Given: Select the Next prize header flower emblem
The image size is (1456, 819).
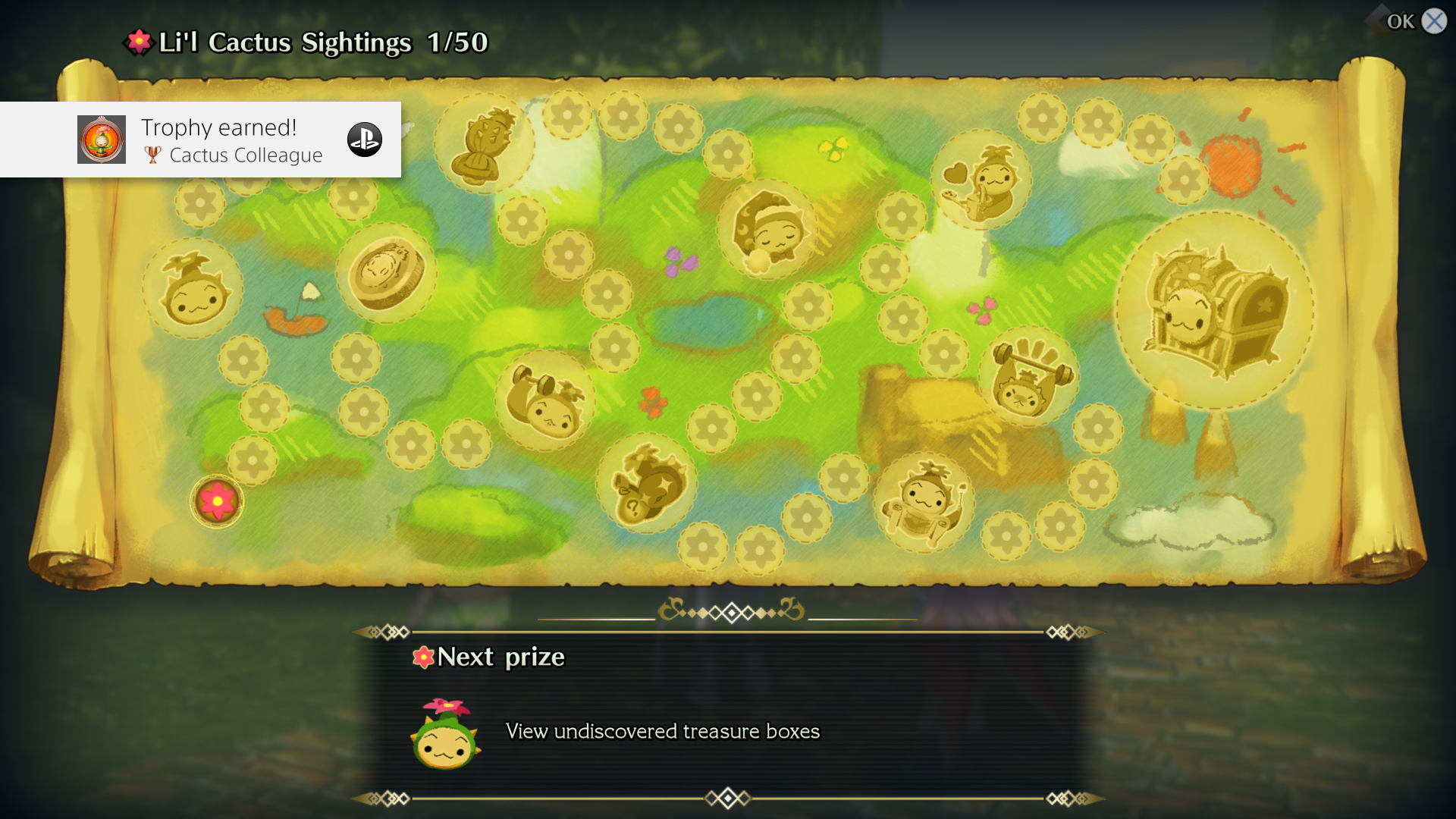Looking at the screenshot, I should tap(422, 657).
